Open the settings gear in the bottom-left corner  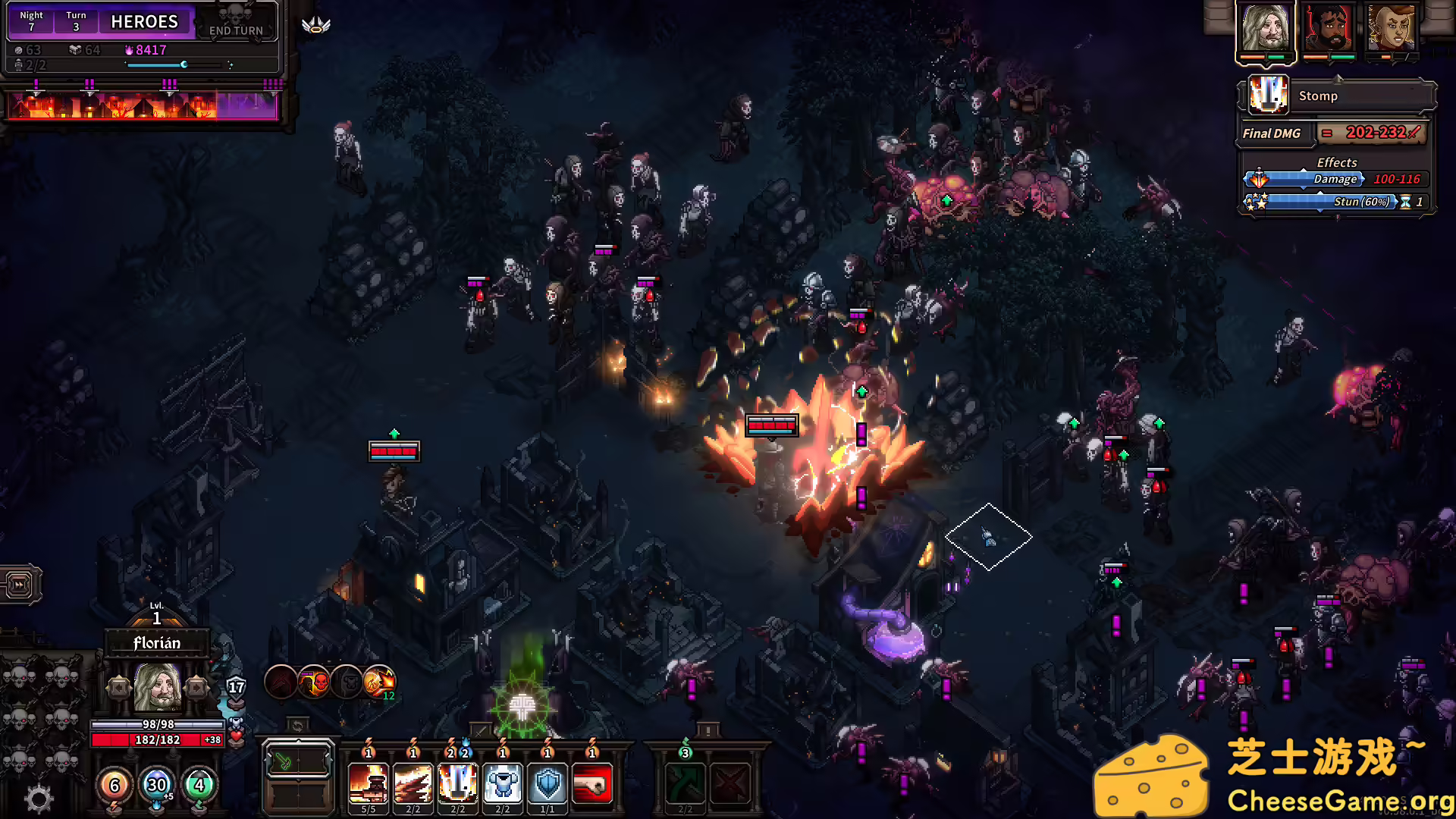[x=37, y=799]
